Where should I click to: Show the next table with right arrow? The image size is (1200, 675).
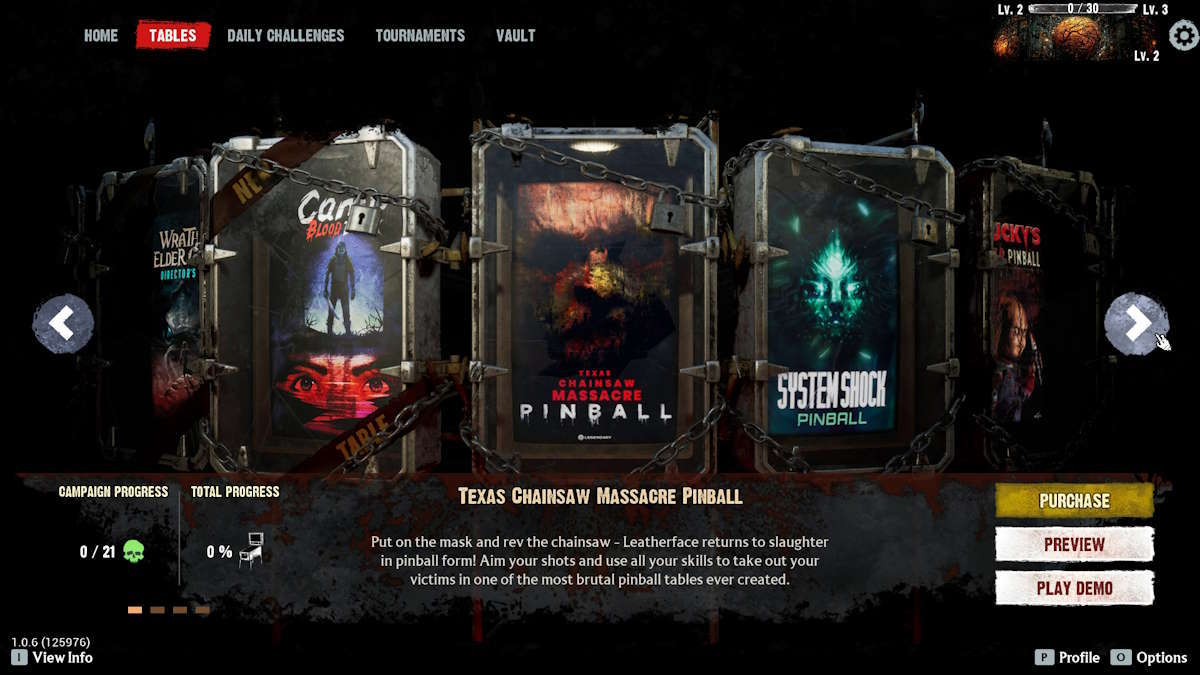click(x=1135, y=323)
